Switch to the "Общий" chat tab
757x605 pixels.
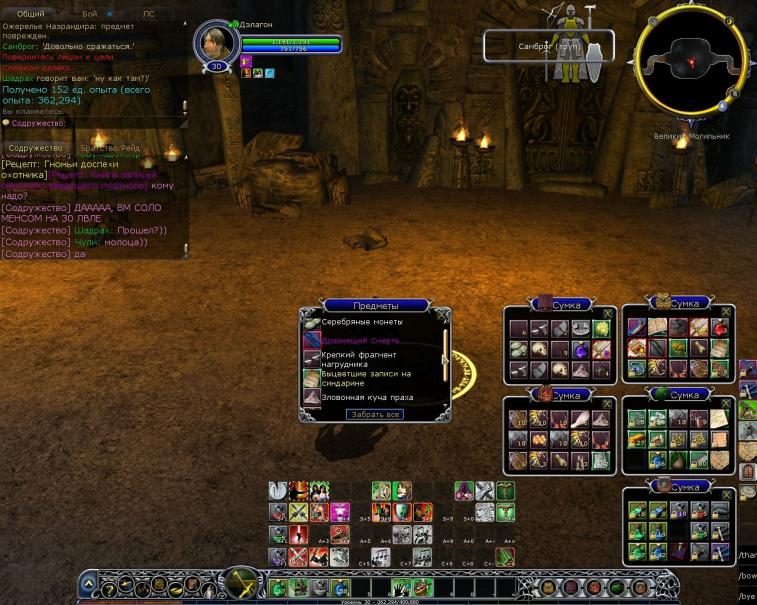tap(32, 15)
